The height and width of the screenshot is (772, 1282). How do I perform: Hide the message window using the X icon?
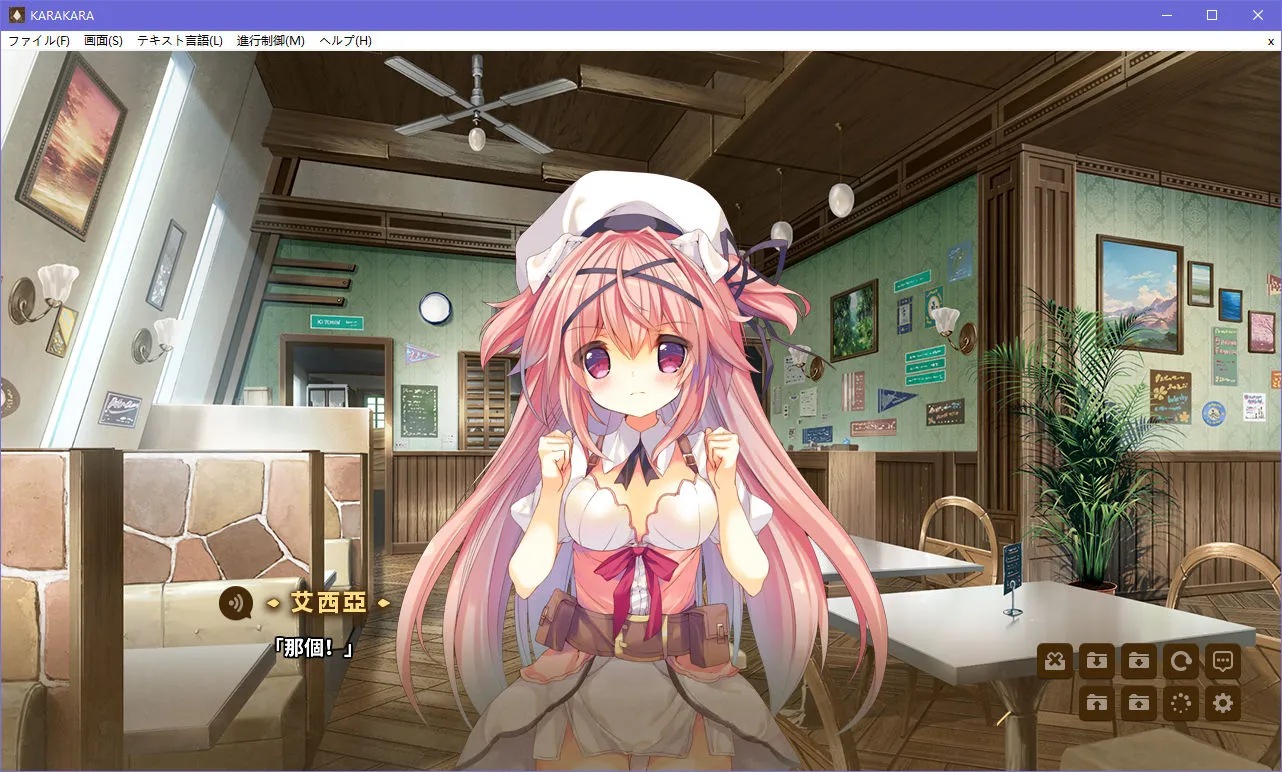point(1053,661)
